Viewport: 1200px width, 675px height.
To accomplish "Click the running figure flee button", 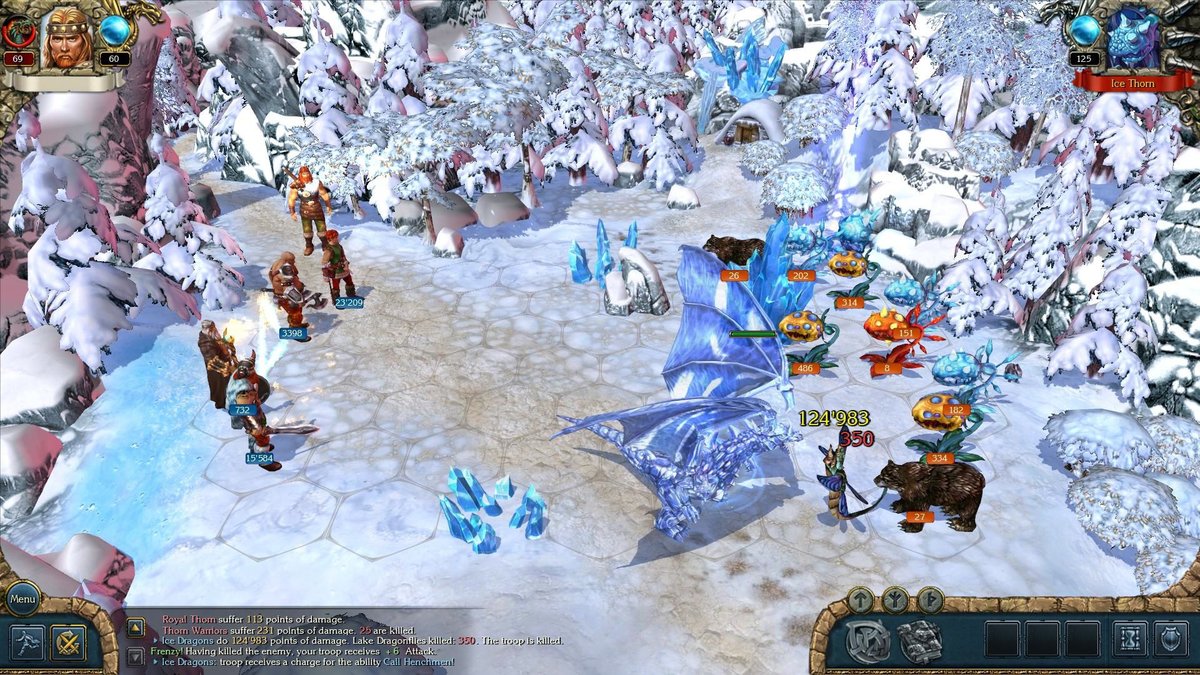I will tap(27, 643).
